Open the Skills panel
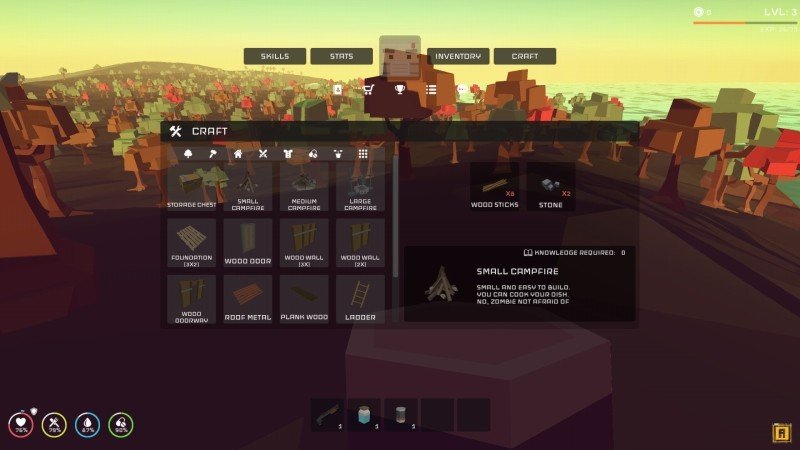The height and width of the screenshot is (450, 800). pyautogui.click(x=275, y=57)
